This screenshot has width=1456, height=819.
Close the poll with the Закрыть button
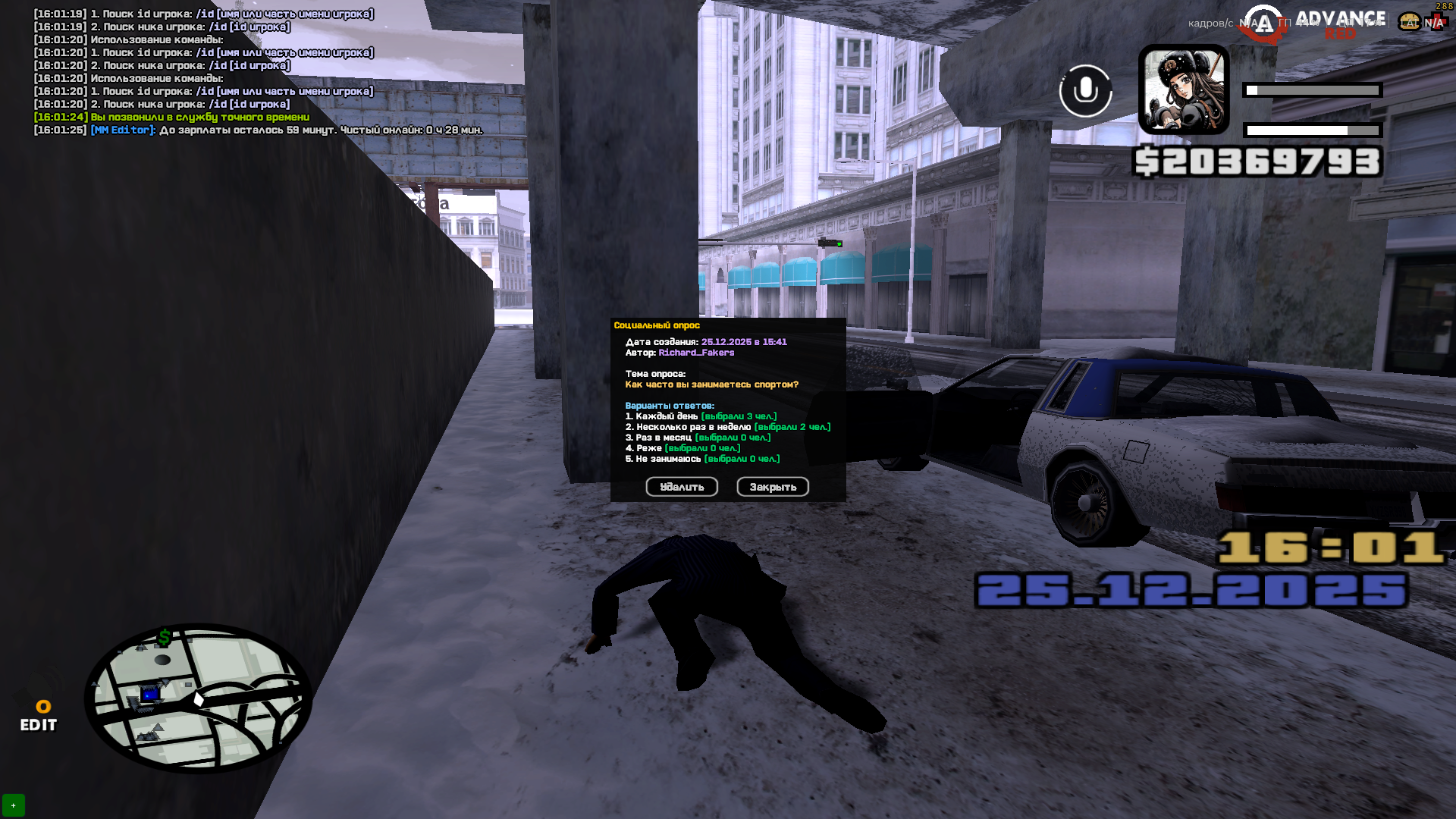tap(773, 487)
